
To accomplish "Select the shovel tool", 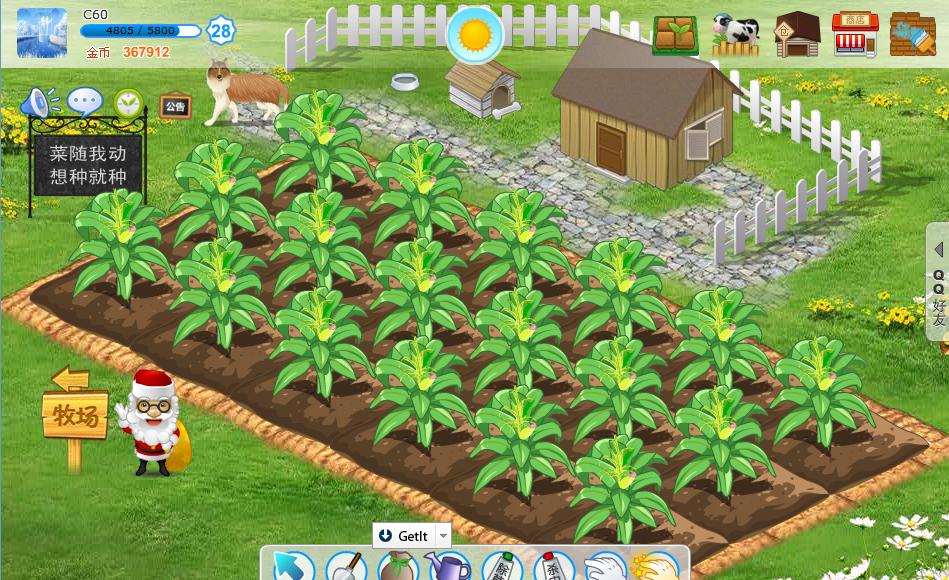I will point(346,567).
